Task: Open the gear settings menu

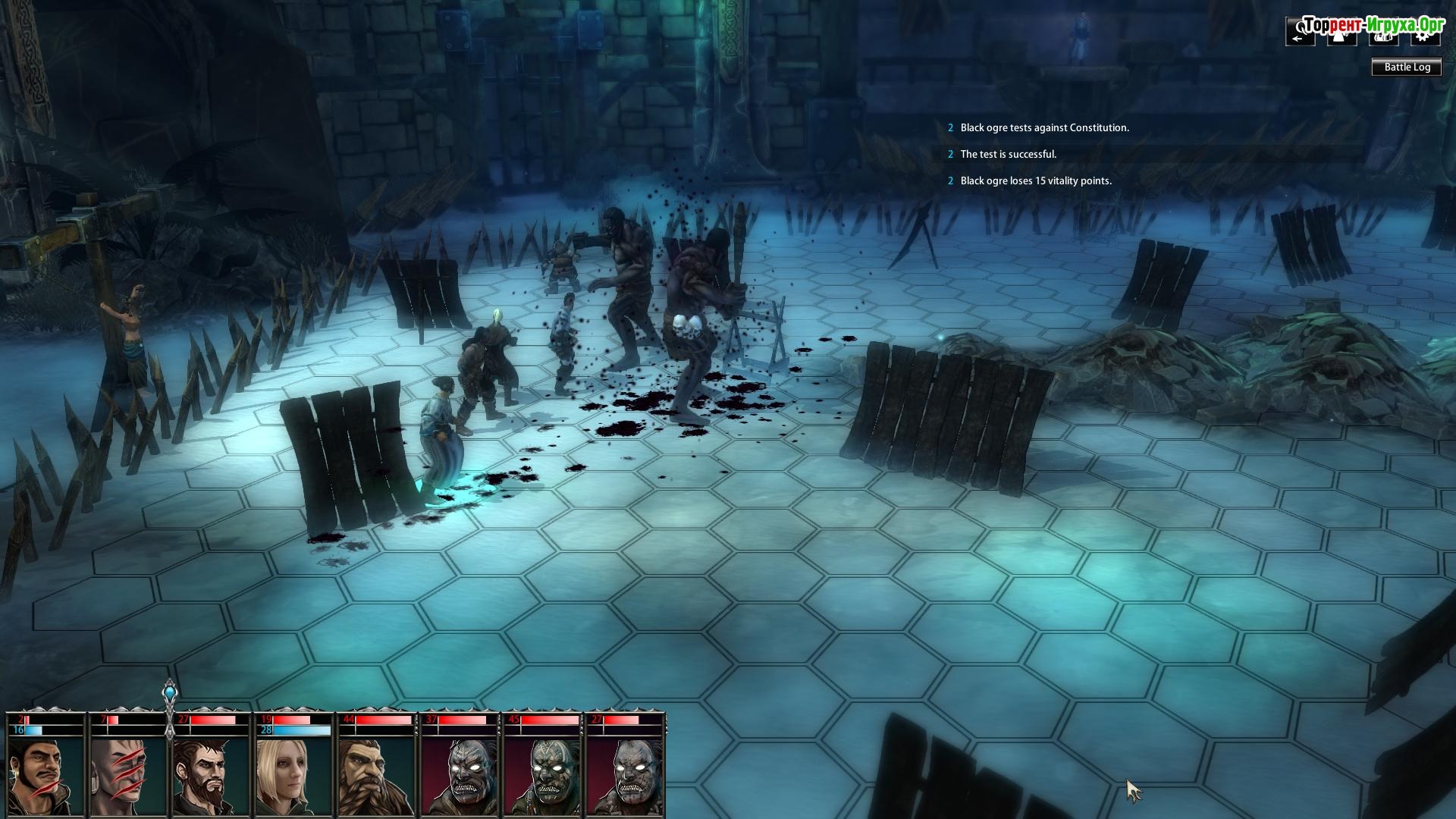Action: point(1425,33)
